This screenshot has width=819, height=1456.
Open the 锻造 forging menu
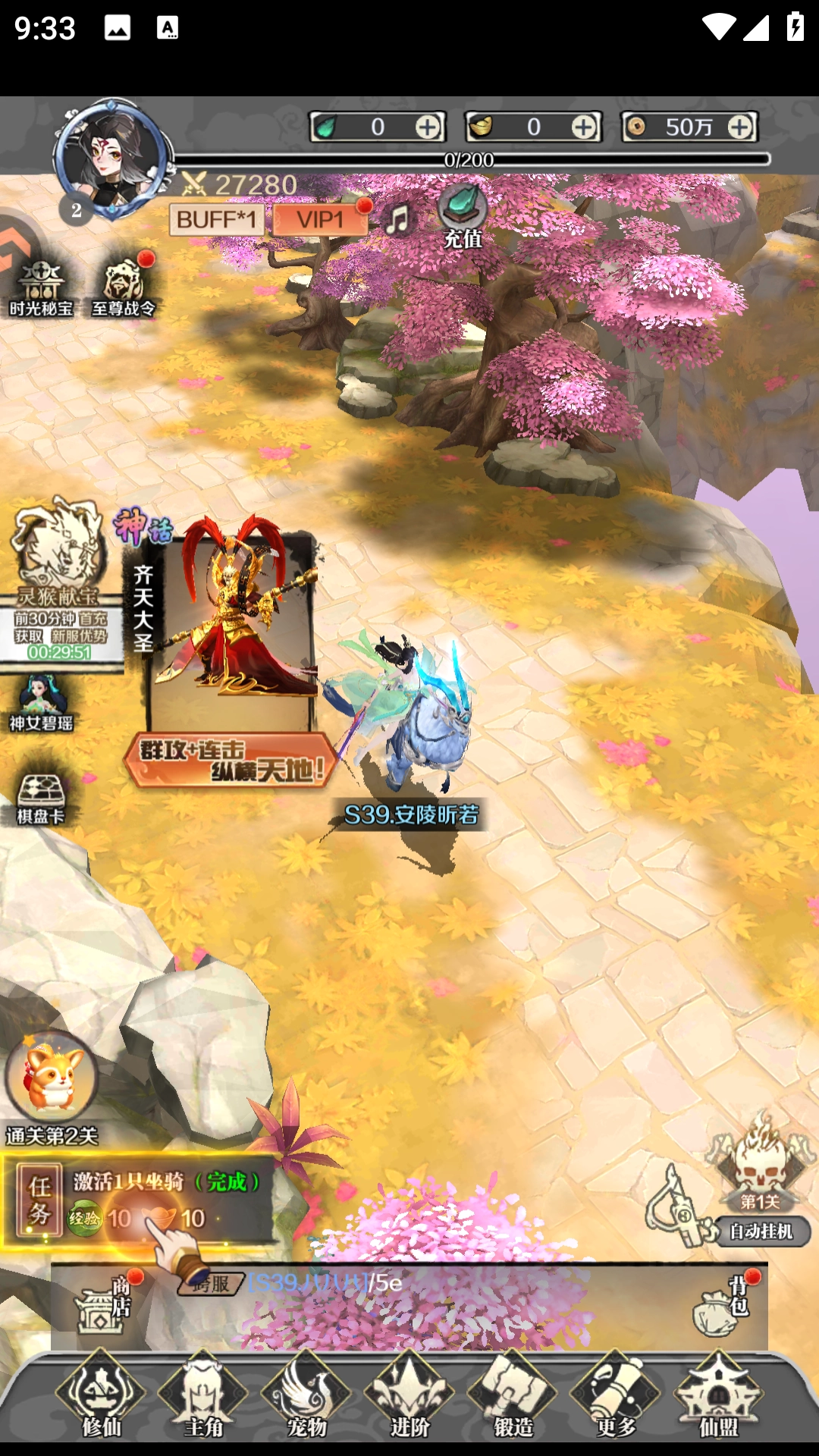(x=513, y=1397)
